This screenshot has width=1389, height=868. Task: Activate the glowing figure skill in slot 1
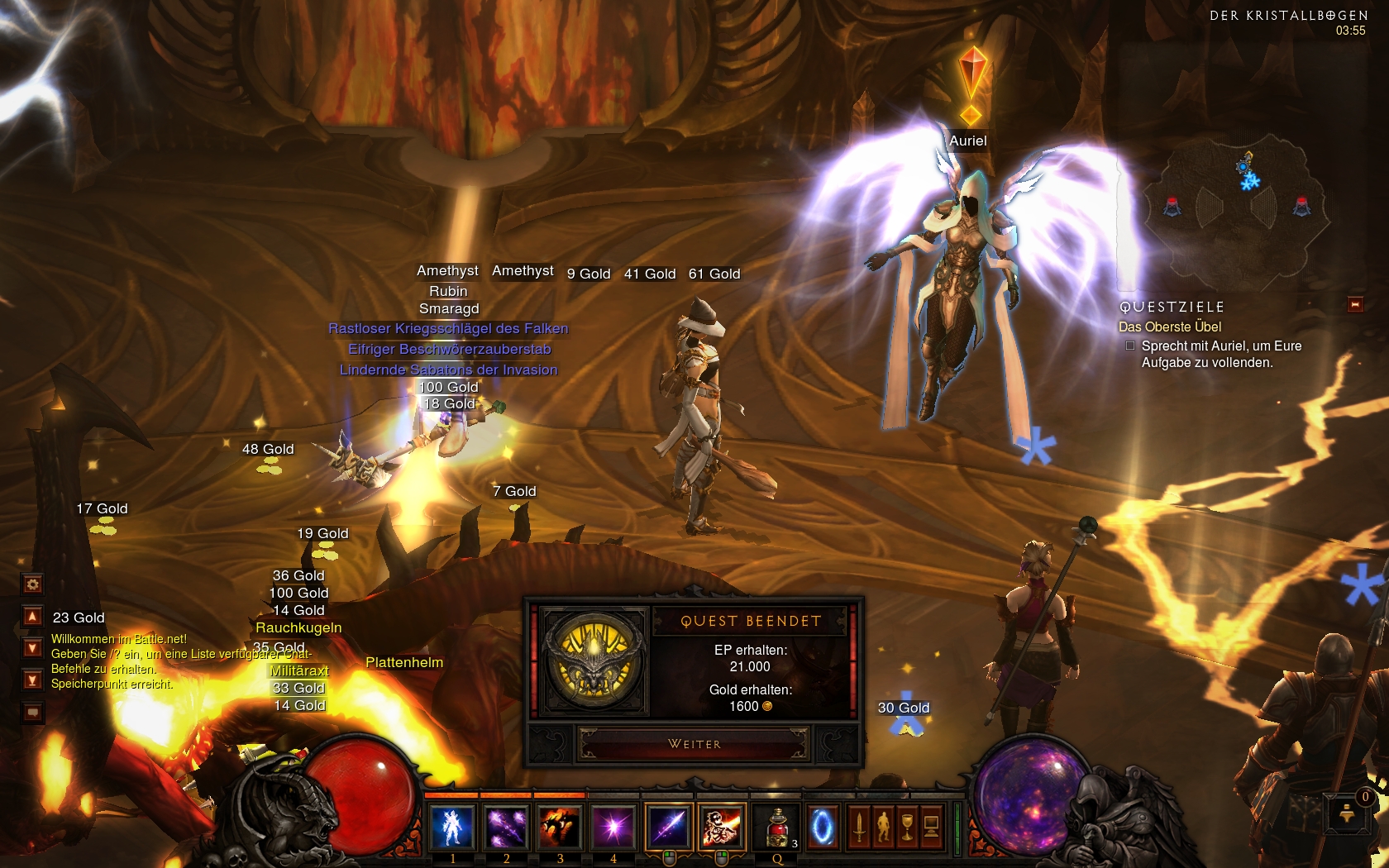coord(452,827)
